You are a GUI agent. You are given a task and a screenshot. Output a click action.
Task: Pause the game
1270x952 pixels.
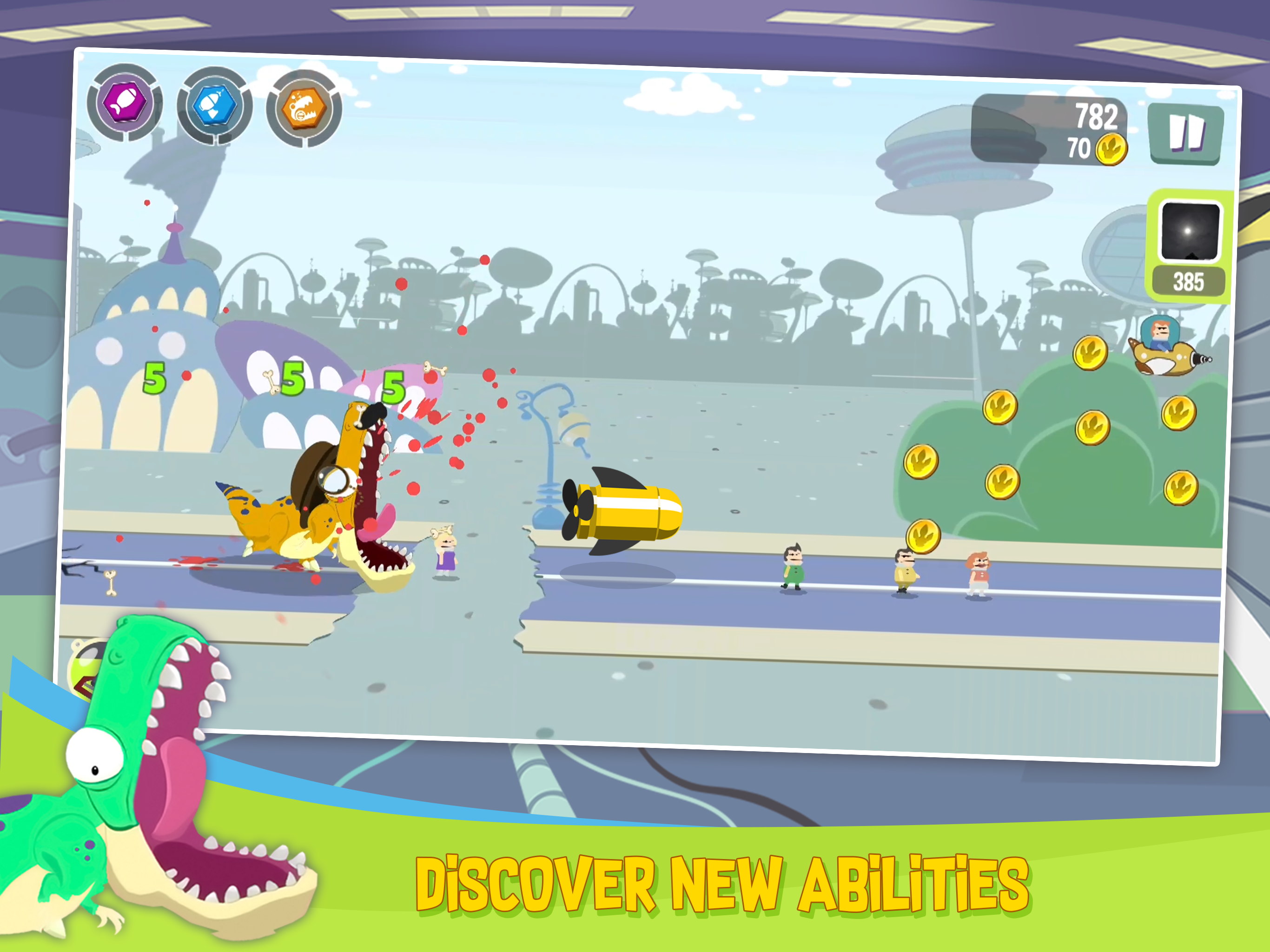(1187, 133)
